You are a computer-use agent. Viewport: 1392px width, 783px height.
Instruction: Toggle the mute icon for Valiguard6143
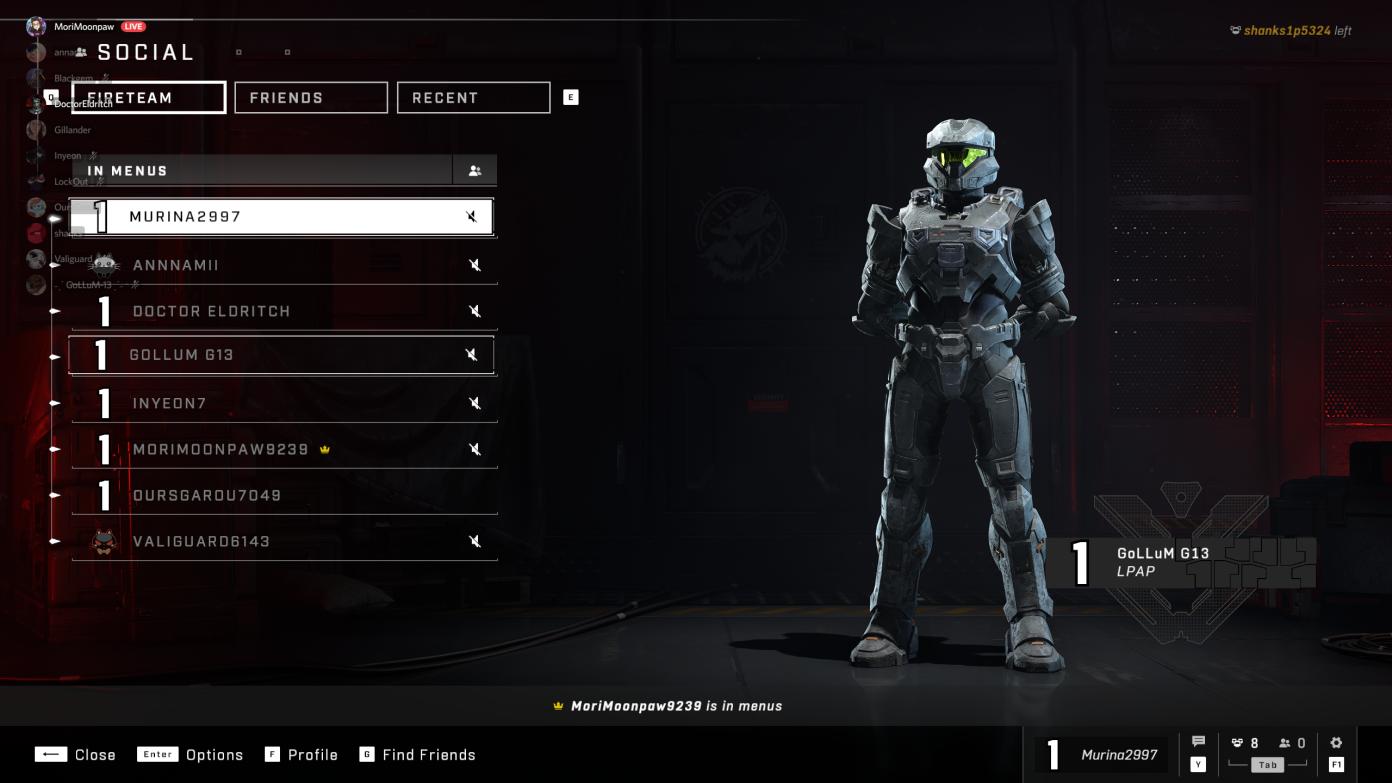476,541
